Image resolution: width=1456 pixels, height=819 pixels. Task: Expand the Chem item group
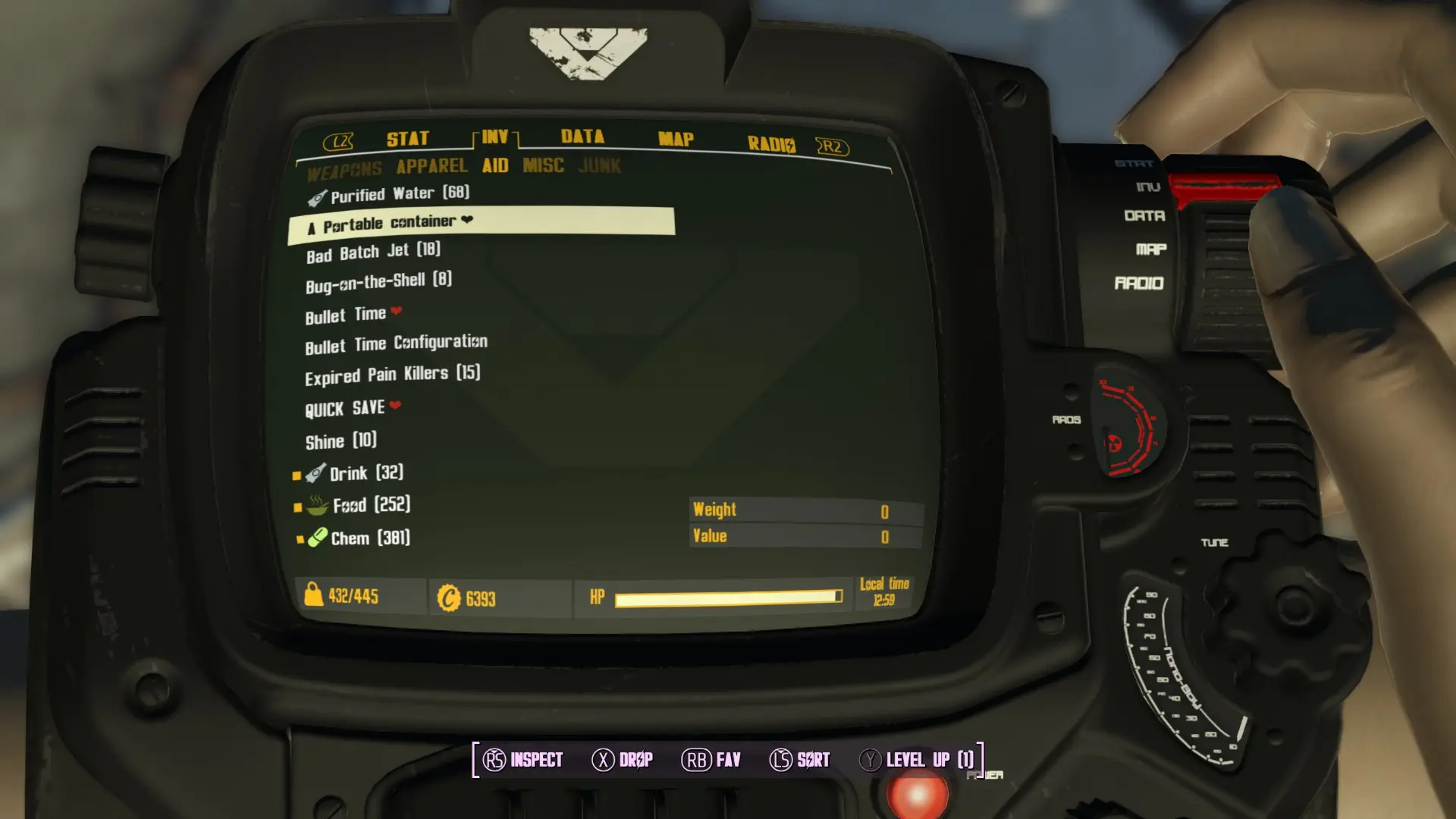[370, 538]
